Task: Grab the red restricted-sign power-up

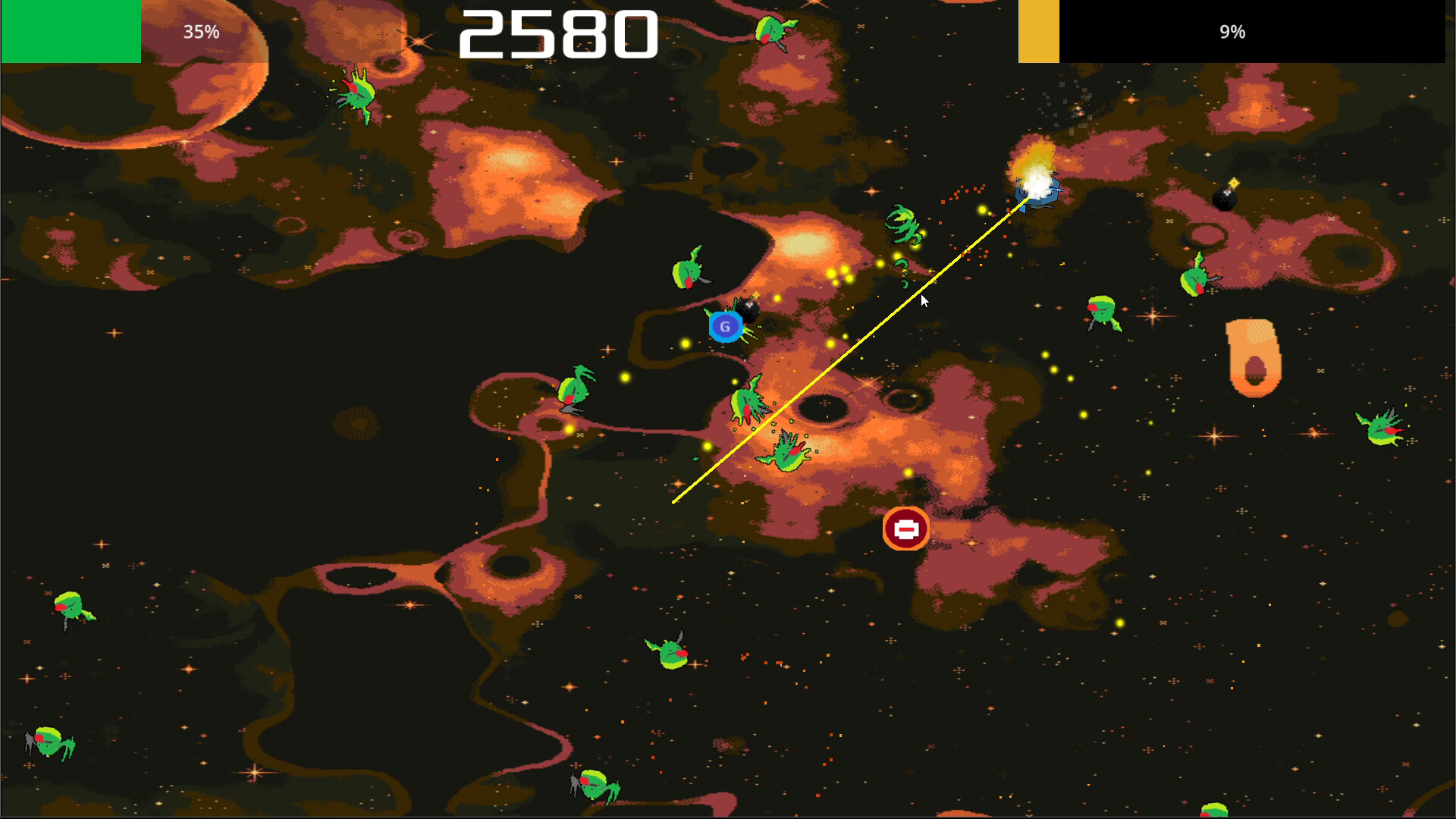Action: pyautogui.click(x=905, y=529)
